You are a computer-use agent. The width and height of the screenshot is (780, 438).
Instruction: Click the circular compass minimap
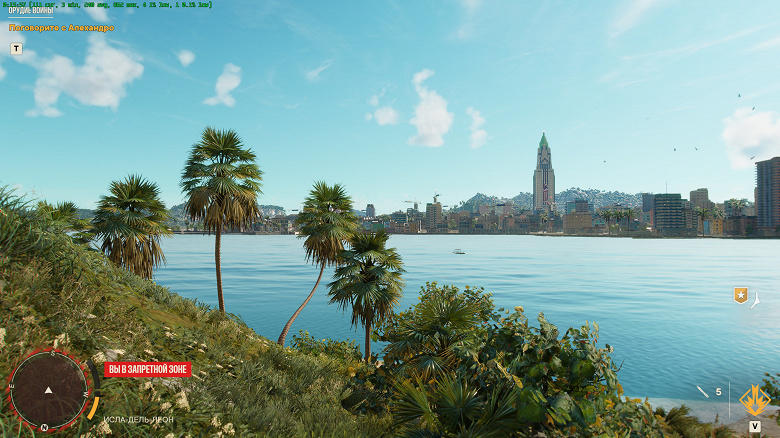pos(48,388)
